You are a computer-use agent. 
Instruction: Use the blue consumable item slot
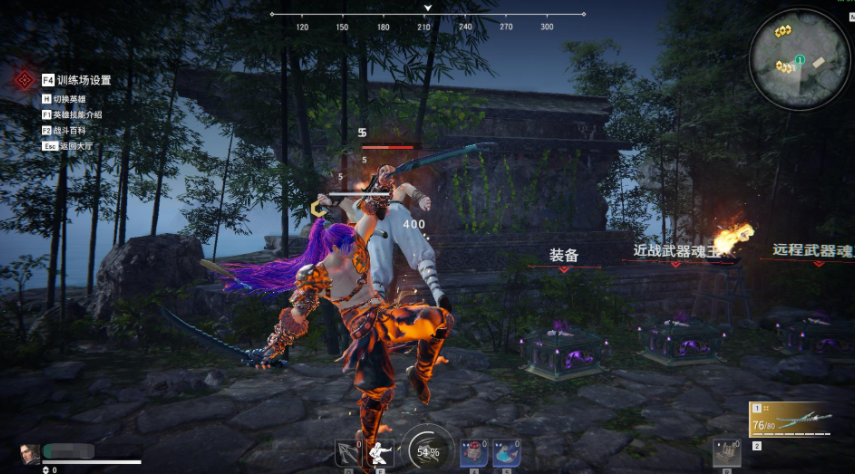504,453
